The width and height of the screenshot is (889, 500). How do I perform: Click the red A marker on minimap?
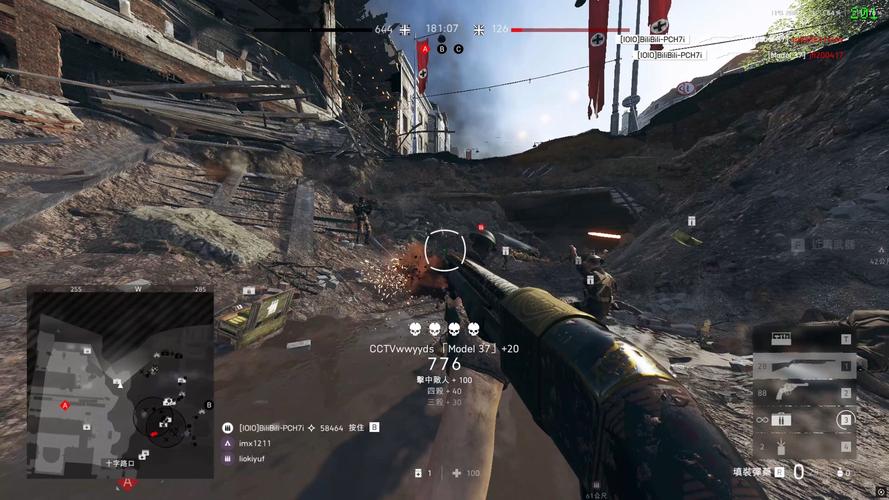coord(66,405)
